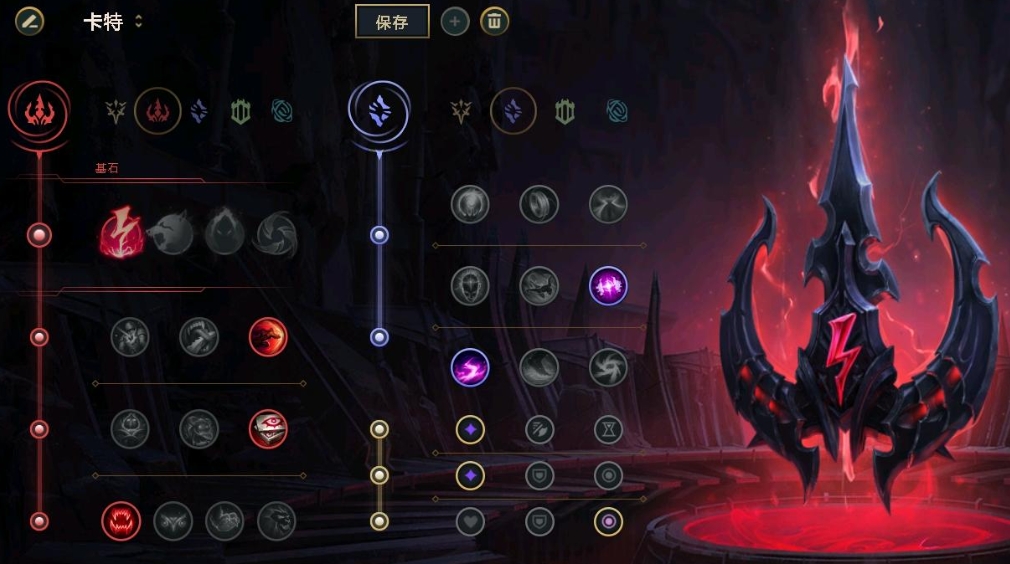1010x564 pixels.
Task: Save the rune page with 保存
Action: point(392,22)
